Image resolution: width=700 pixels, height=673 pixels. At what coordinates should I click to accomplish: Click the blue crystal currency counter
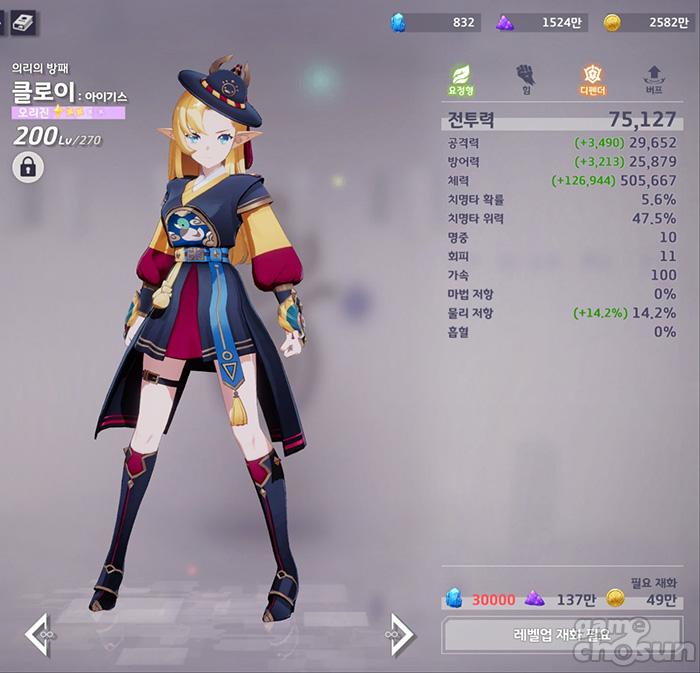point(435,22)
